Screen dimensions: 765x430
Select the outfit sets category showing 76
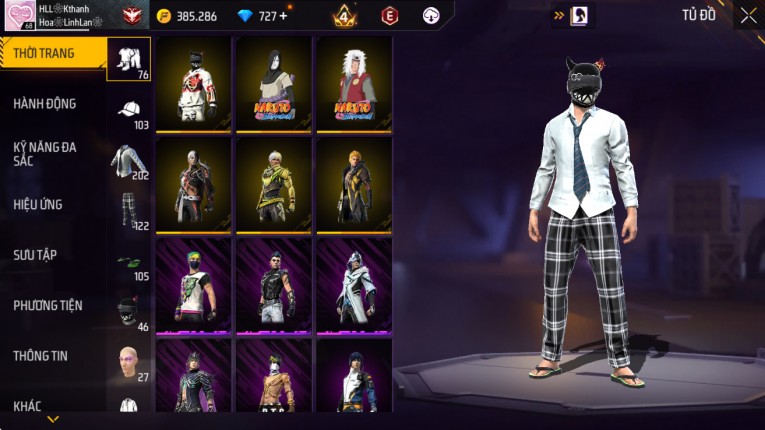pos(129,59)
